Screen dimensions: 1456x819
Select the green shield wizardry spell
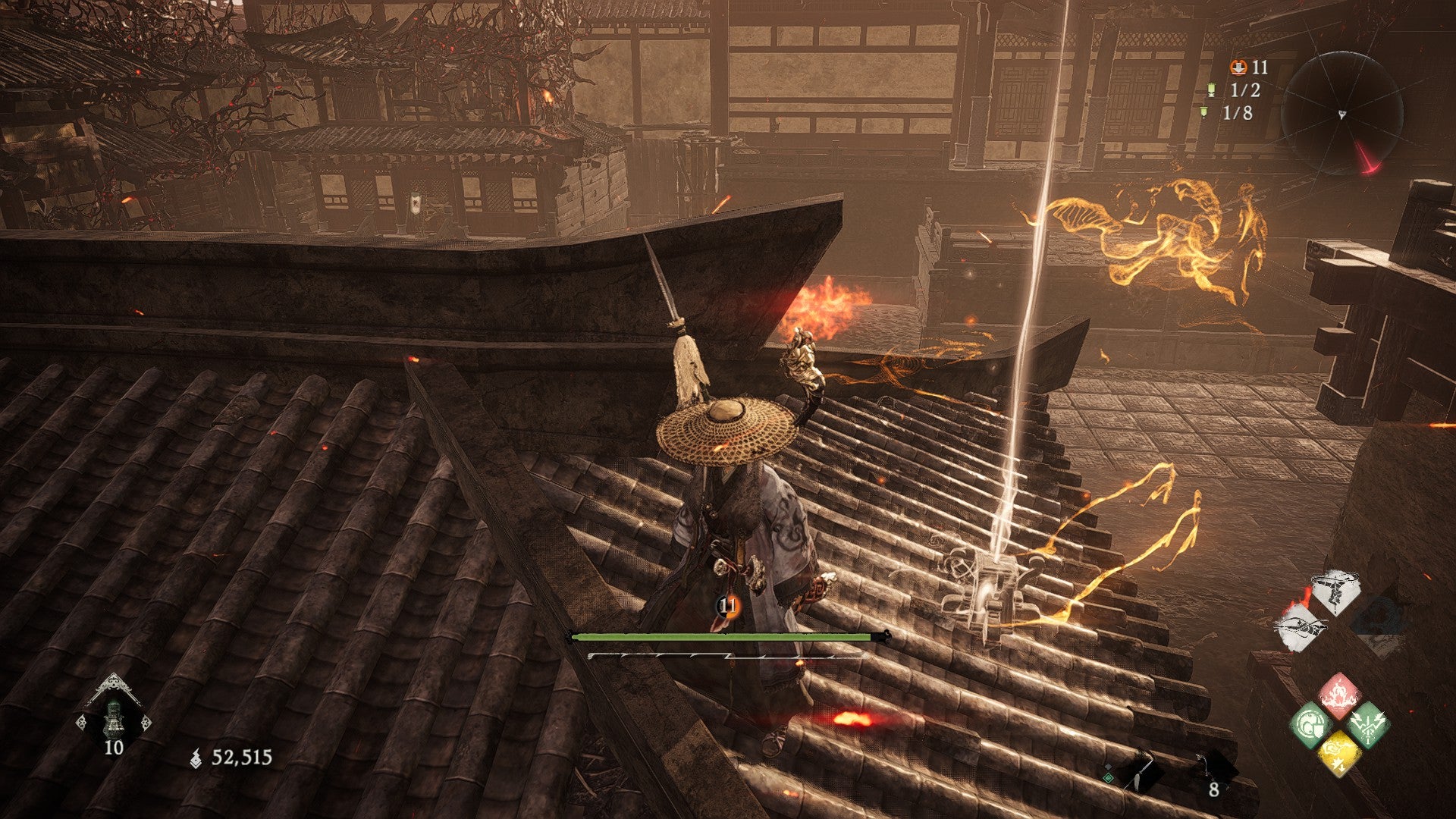coord(1311,724)
